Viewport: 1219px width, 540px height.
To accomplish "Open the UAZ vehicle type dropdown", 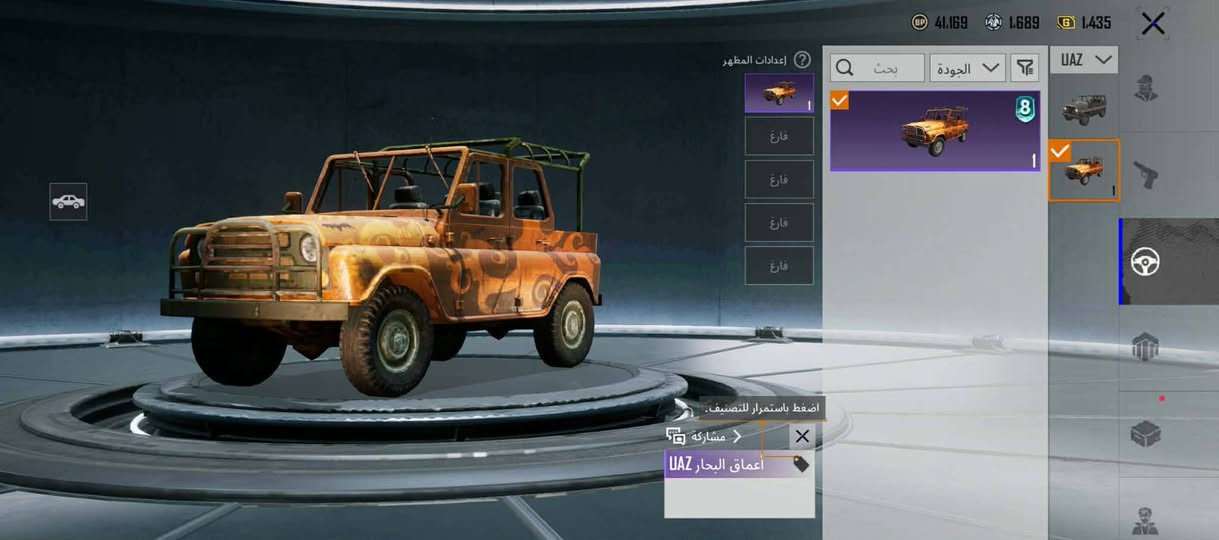I will [1084, 60].
